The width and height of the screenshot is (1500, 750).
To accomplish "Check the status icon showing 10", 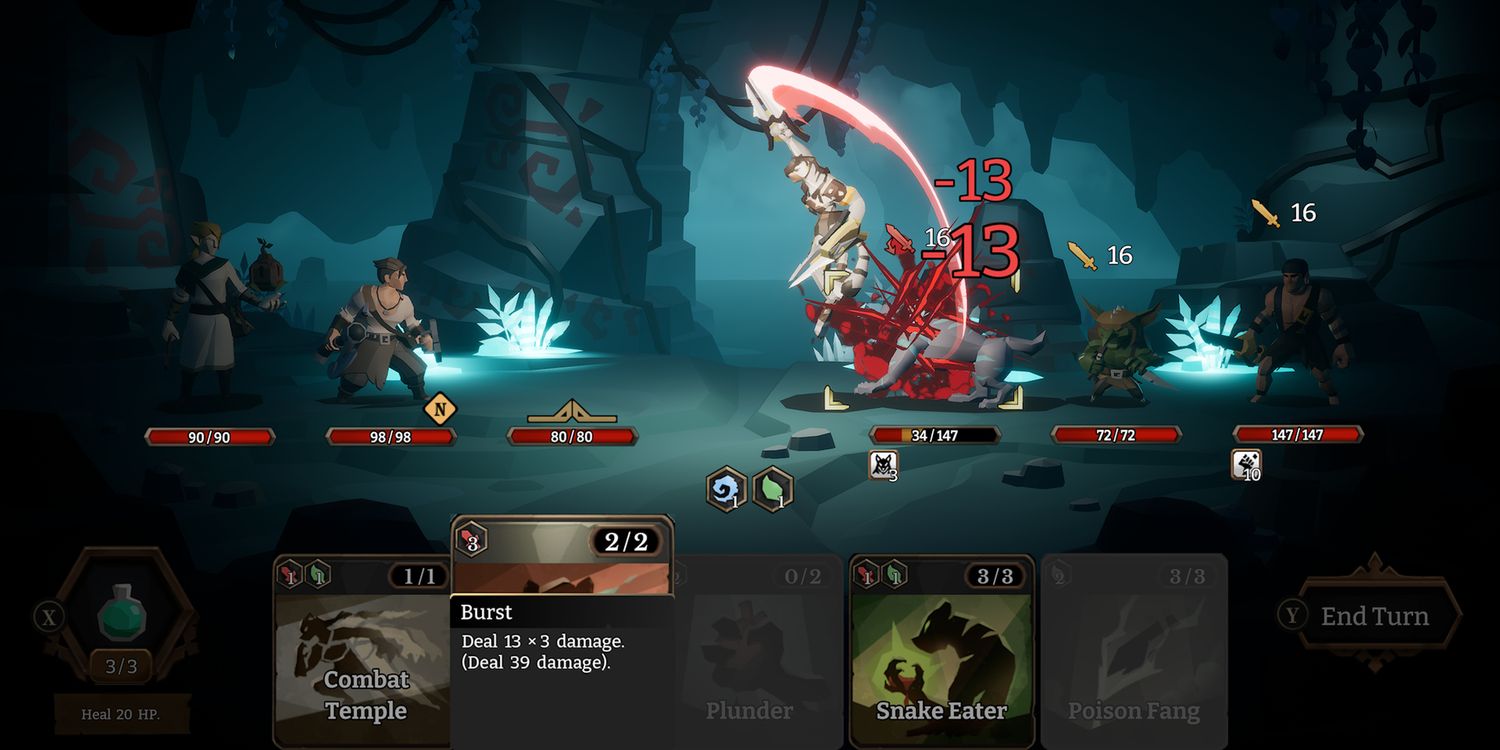I will click(x=1246, y=465).
